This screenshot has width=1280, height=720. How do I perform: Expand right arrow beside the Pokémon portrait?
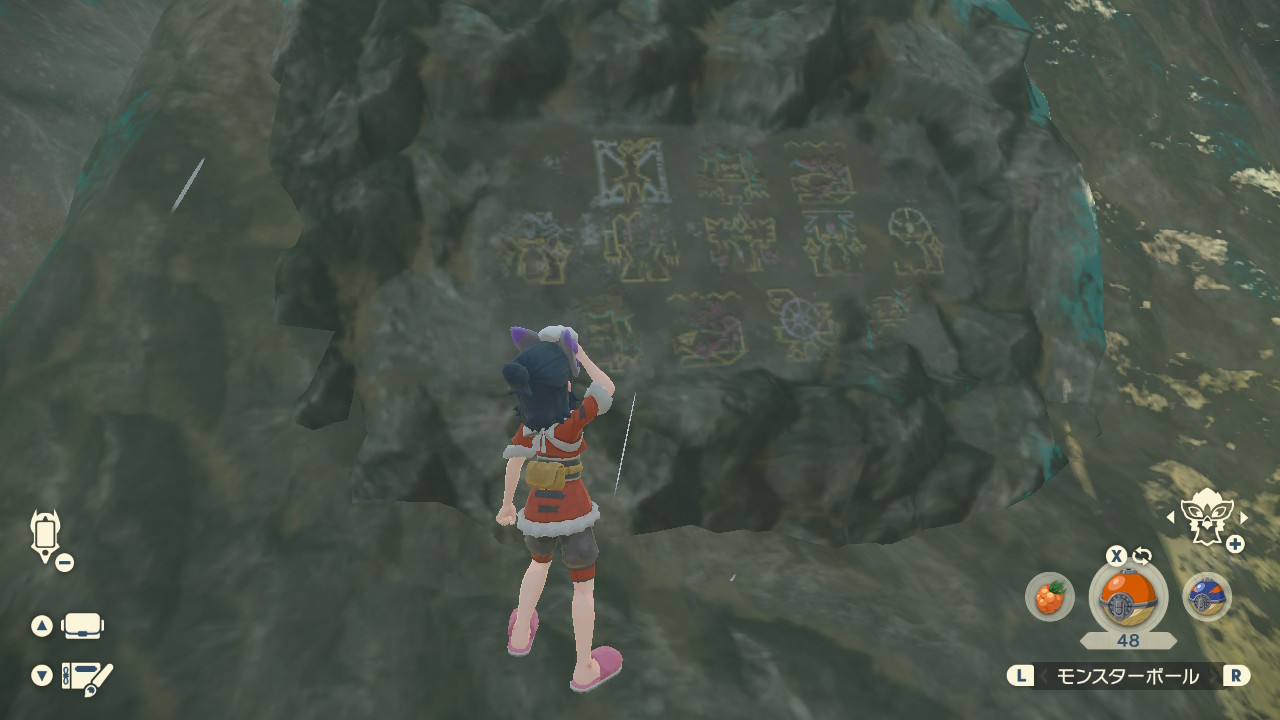[1245, 515]
